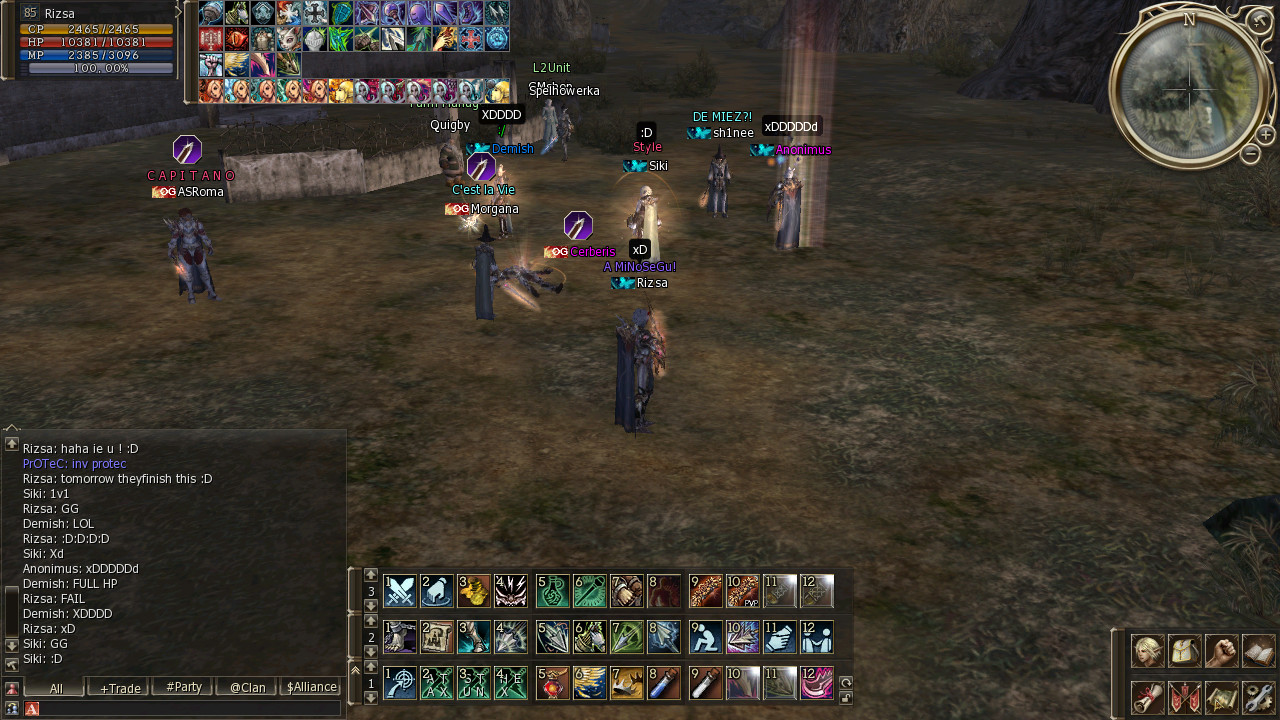
Task: Open the actions fist icon
Action: [1221, 651]
